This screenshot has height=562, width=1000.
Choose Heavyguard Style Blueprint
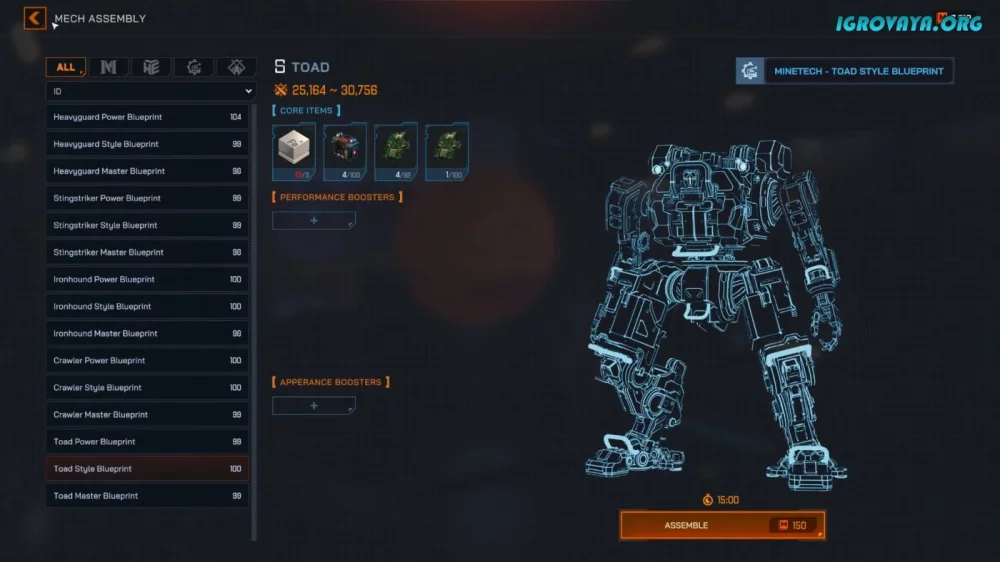[x=148, y=144]
